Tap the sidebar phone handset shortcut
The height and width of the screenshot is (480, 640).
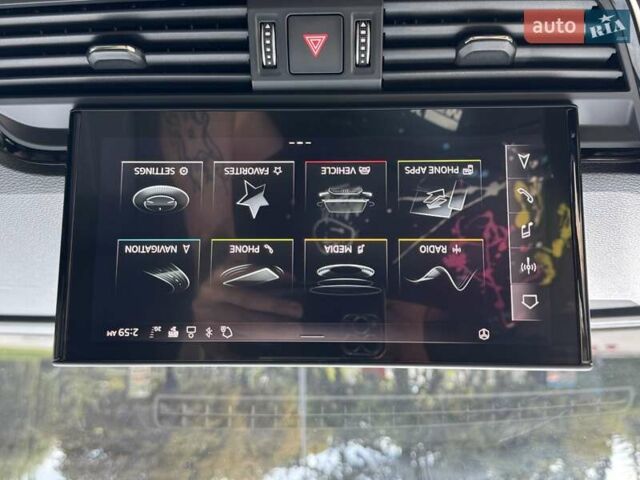tap(525, 195)
